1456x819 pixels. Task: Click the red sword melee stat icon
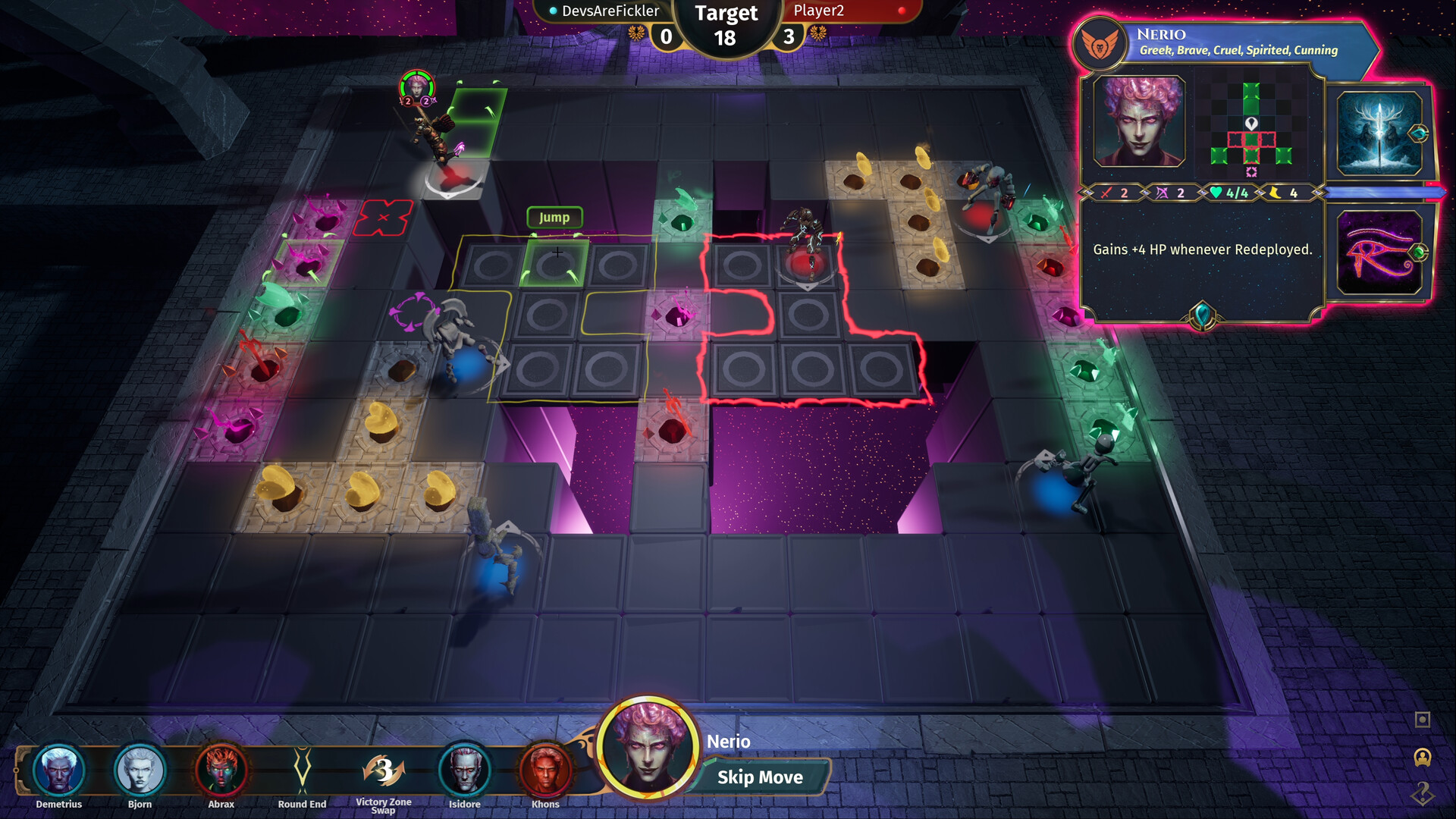point(1106,193)
